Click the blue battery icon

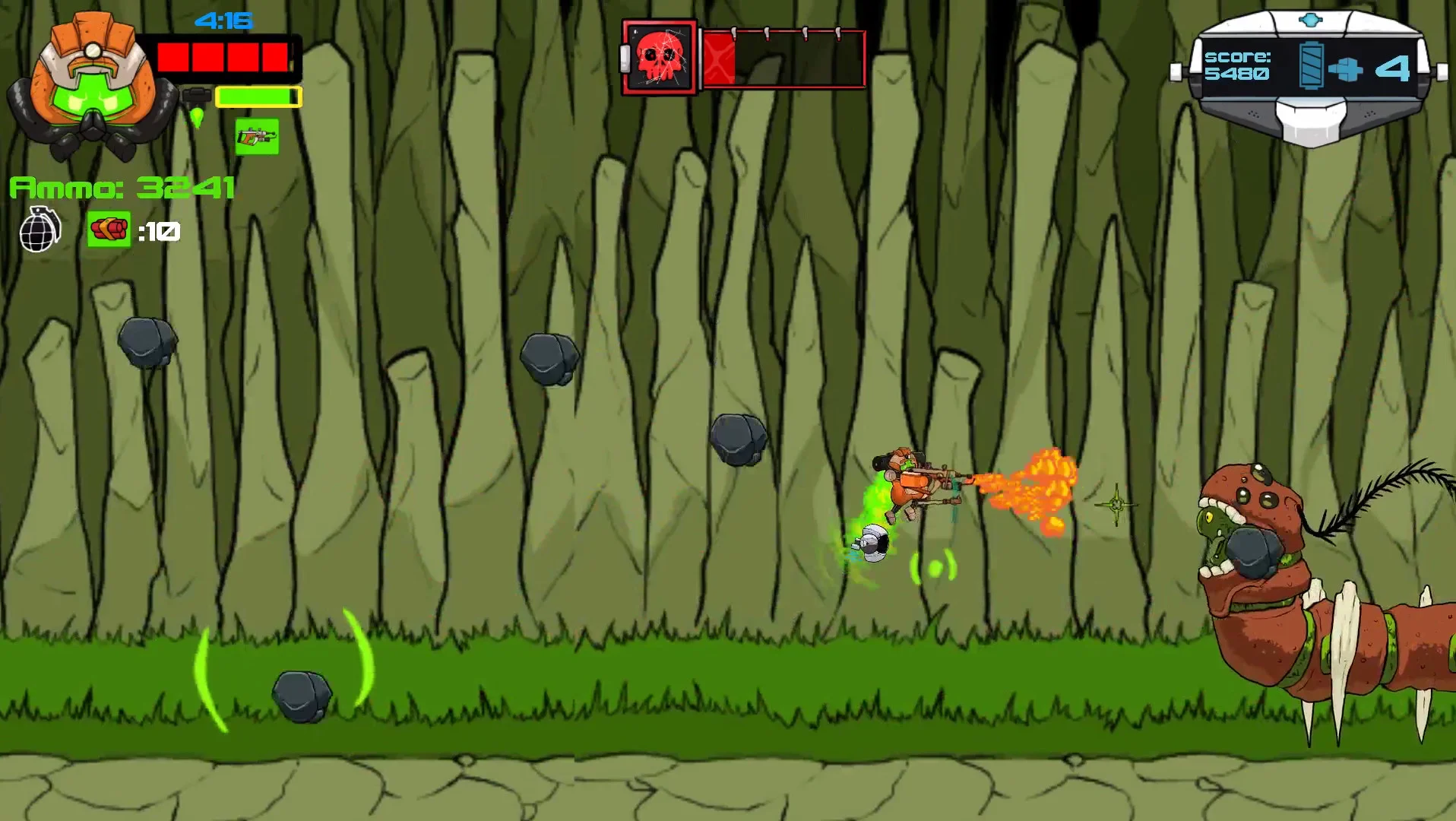click(x=1311, y=65)
